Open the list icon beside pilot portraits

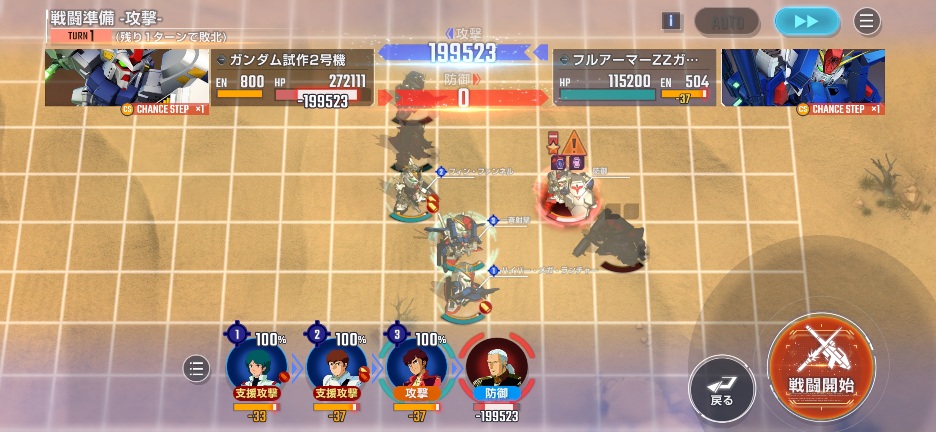tap(196, 369)
